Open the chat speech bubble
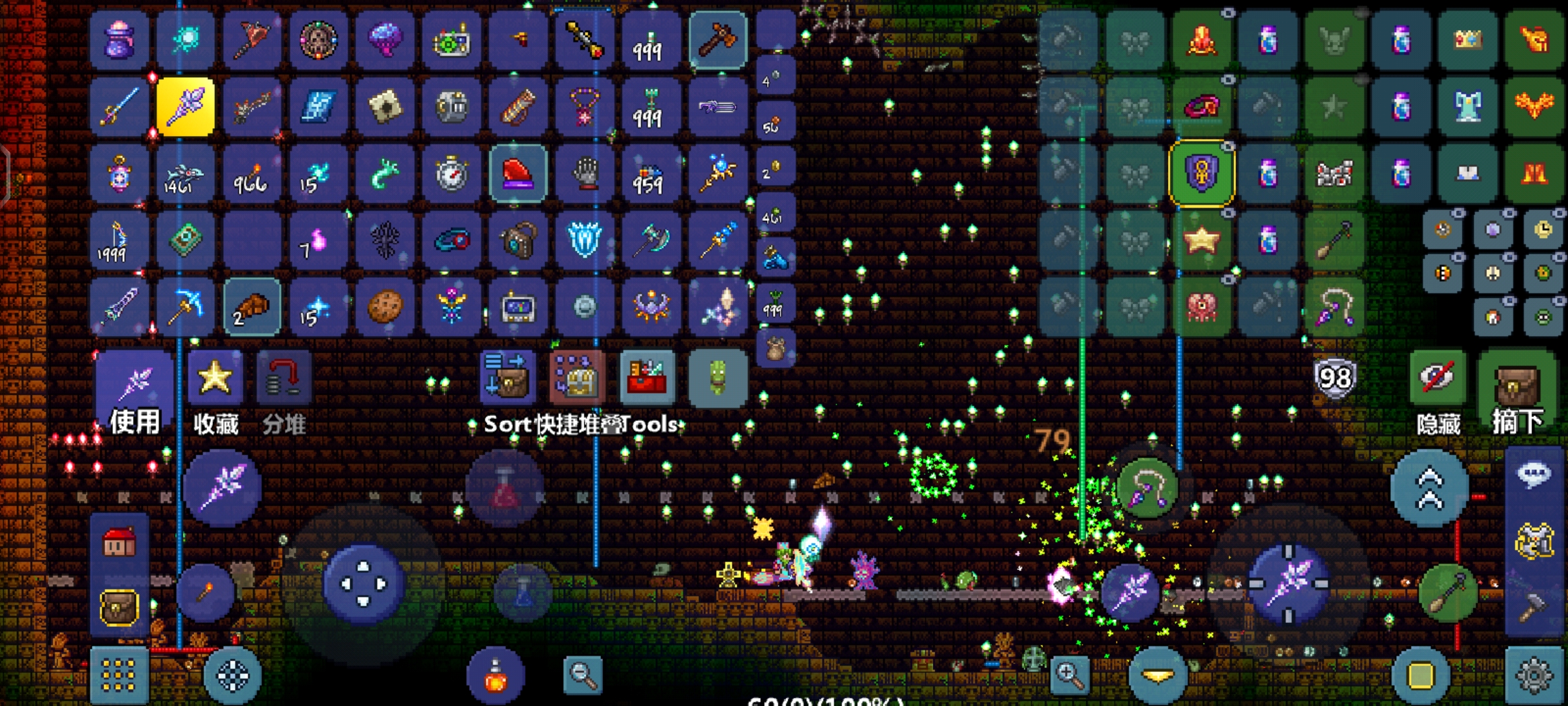The height and width of the screenshot is (706, 1568). tap(1533, 473)
